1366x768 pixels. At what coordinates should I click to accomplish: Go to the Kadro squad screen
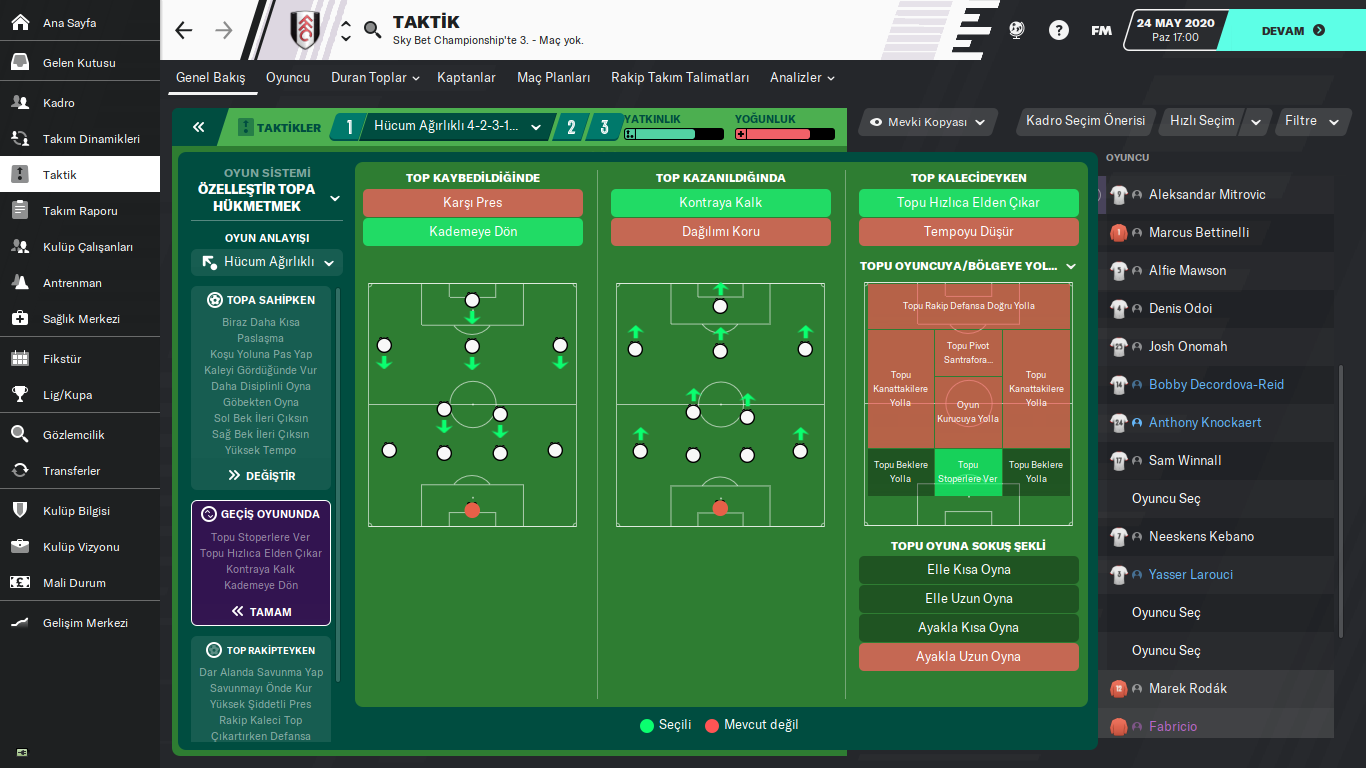[59, 103]
